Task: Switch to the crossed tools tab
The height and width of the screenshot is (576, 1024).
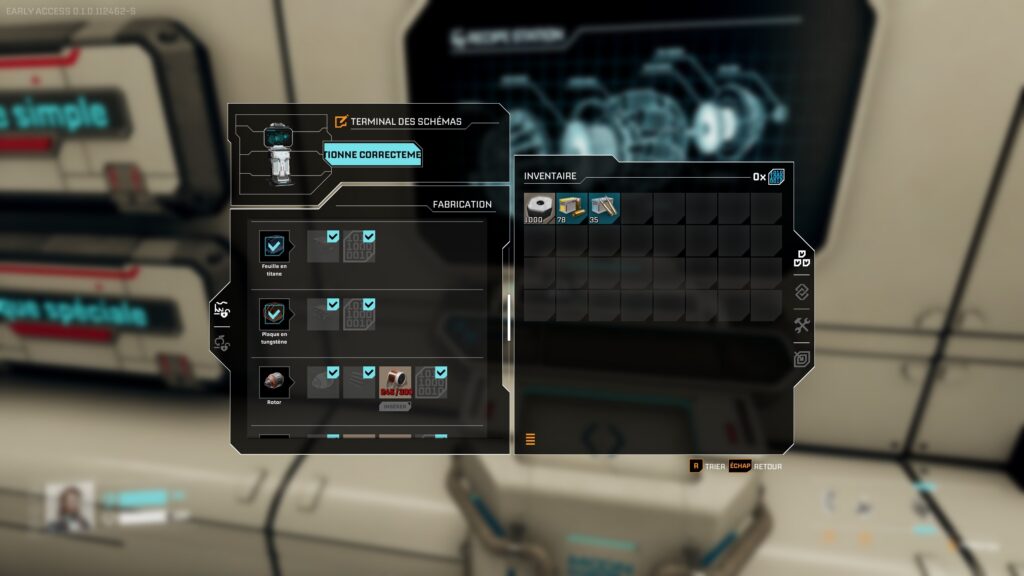Action: (802, 325)
